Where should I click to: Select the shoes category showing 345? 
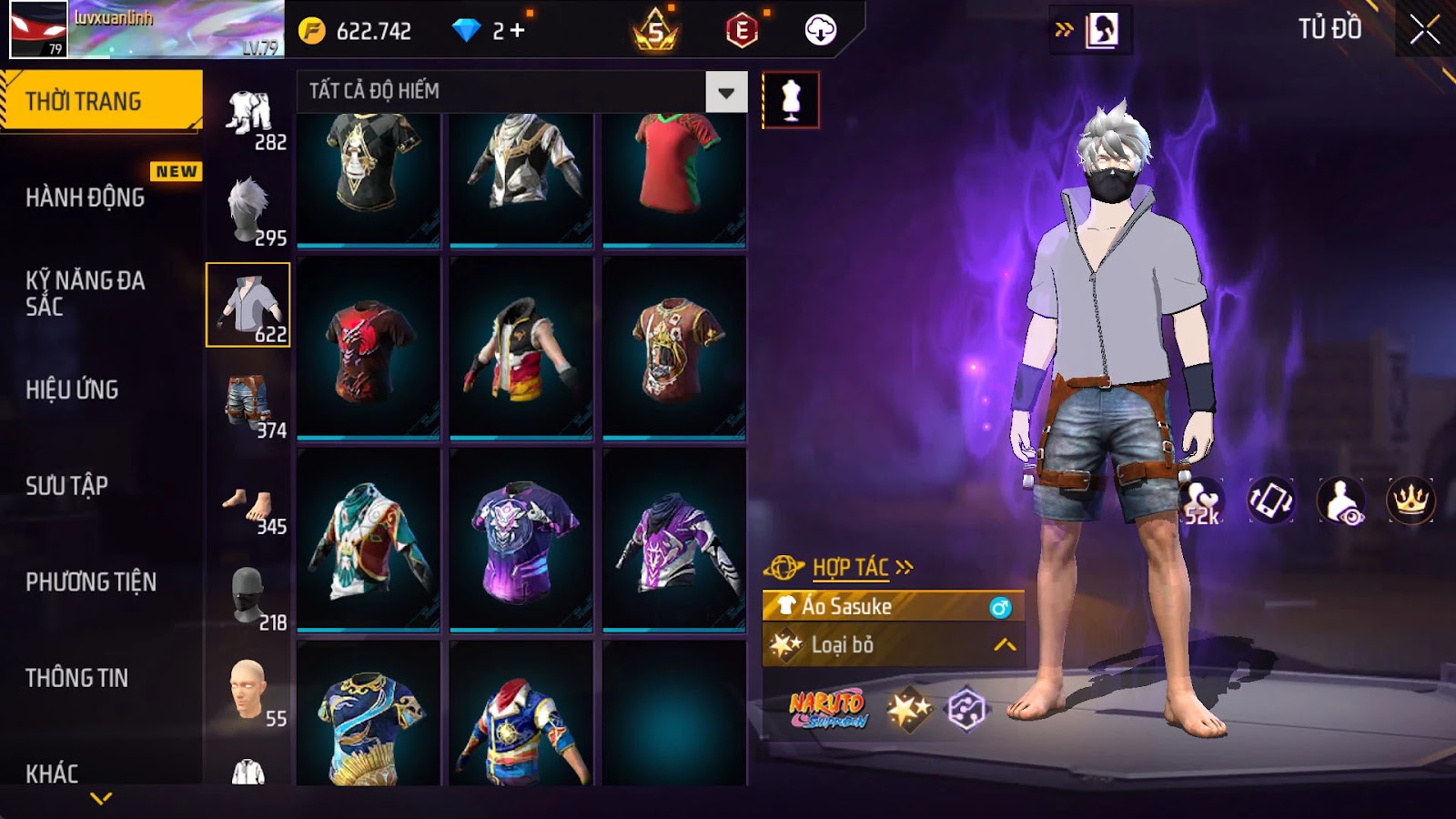point(248,505)
